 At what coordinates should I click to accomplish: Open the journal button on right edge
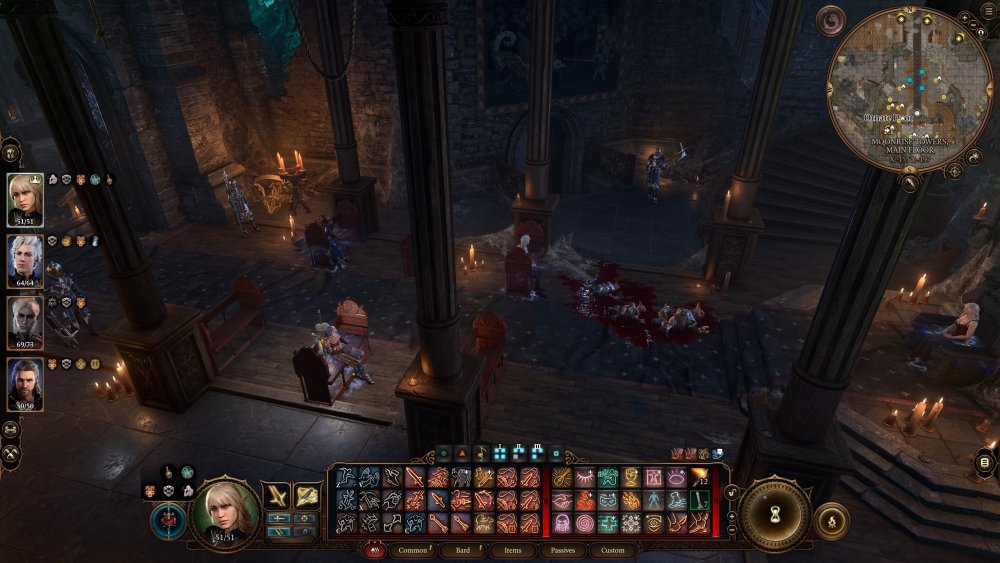point(985,463)
